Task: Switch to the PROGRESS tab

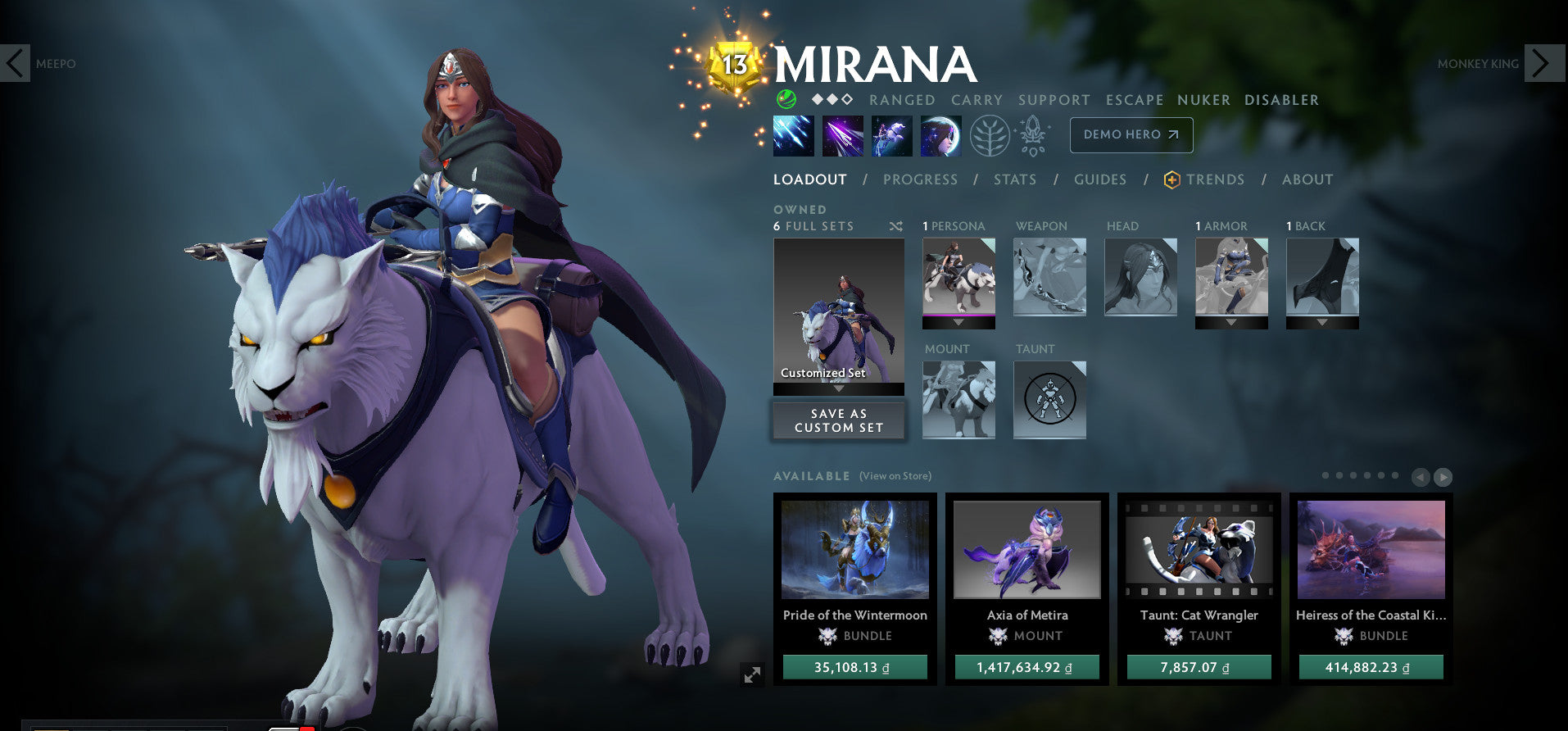Action: (921, 179)
